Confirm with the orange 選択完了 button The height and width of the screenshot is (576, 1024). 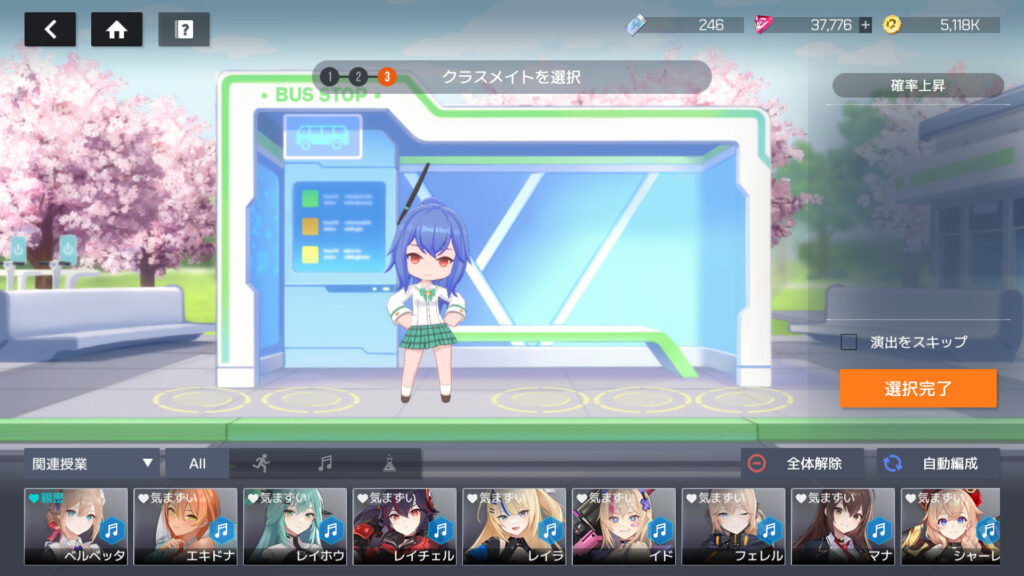tap(918, 389)
